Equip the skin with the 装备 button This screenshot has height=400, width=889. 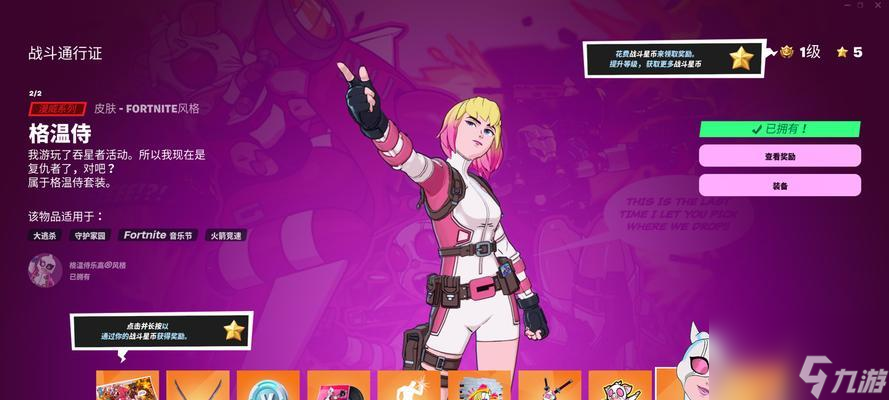779,186
